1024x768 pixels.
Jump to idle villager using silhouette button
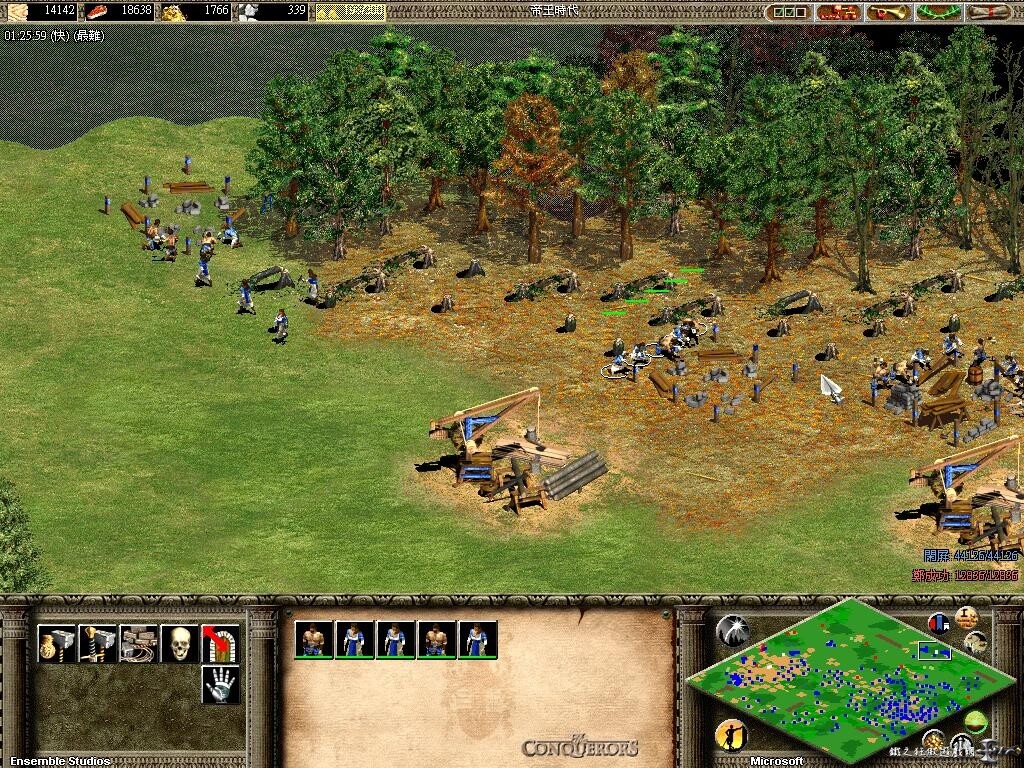731,735
